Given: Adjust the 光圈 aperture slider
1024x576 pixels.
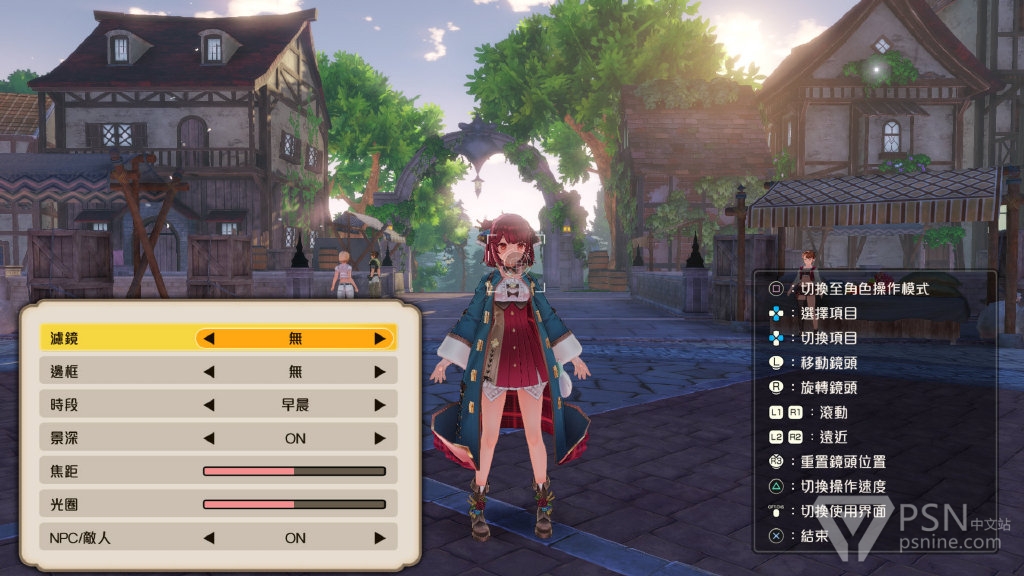Looking at the screenshot, I should point(294,504).
